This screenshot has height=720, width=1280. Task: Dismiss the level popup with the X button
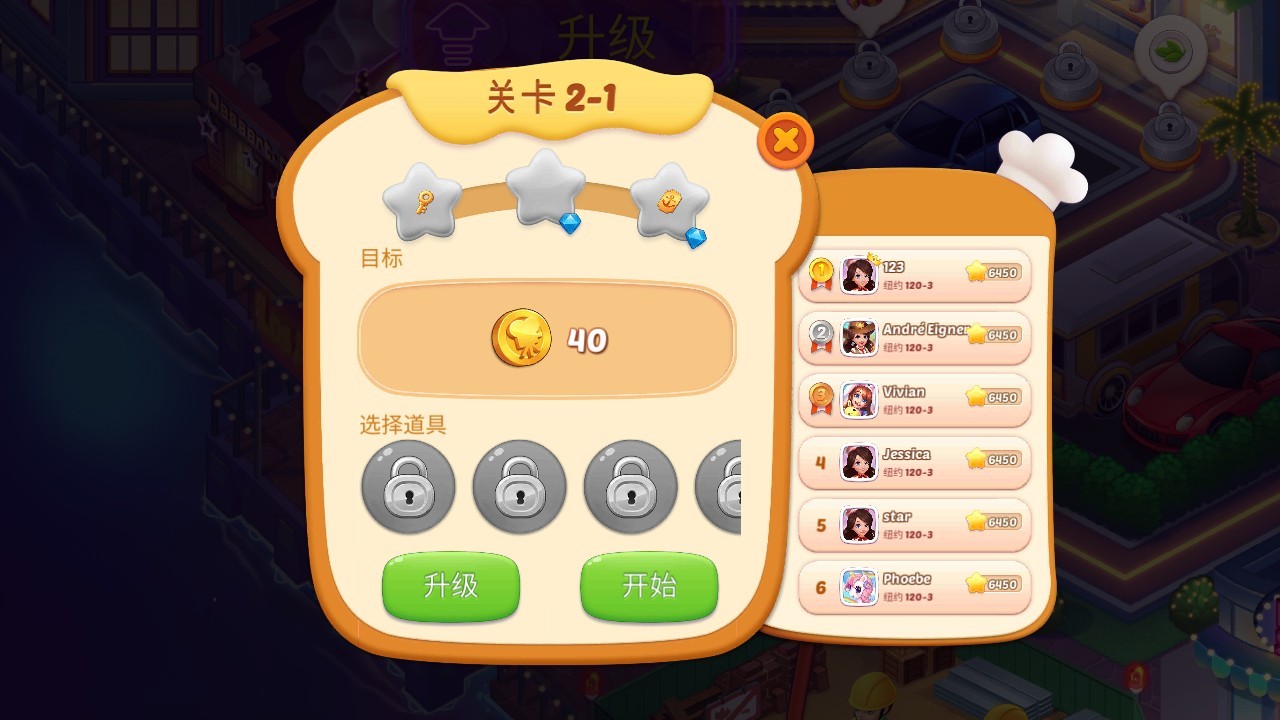786,140
